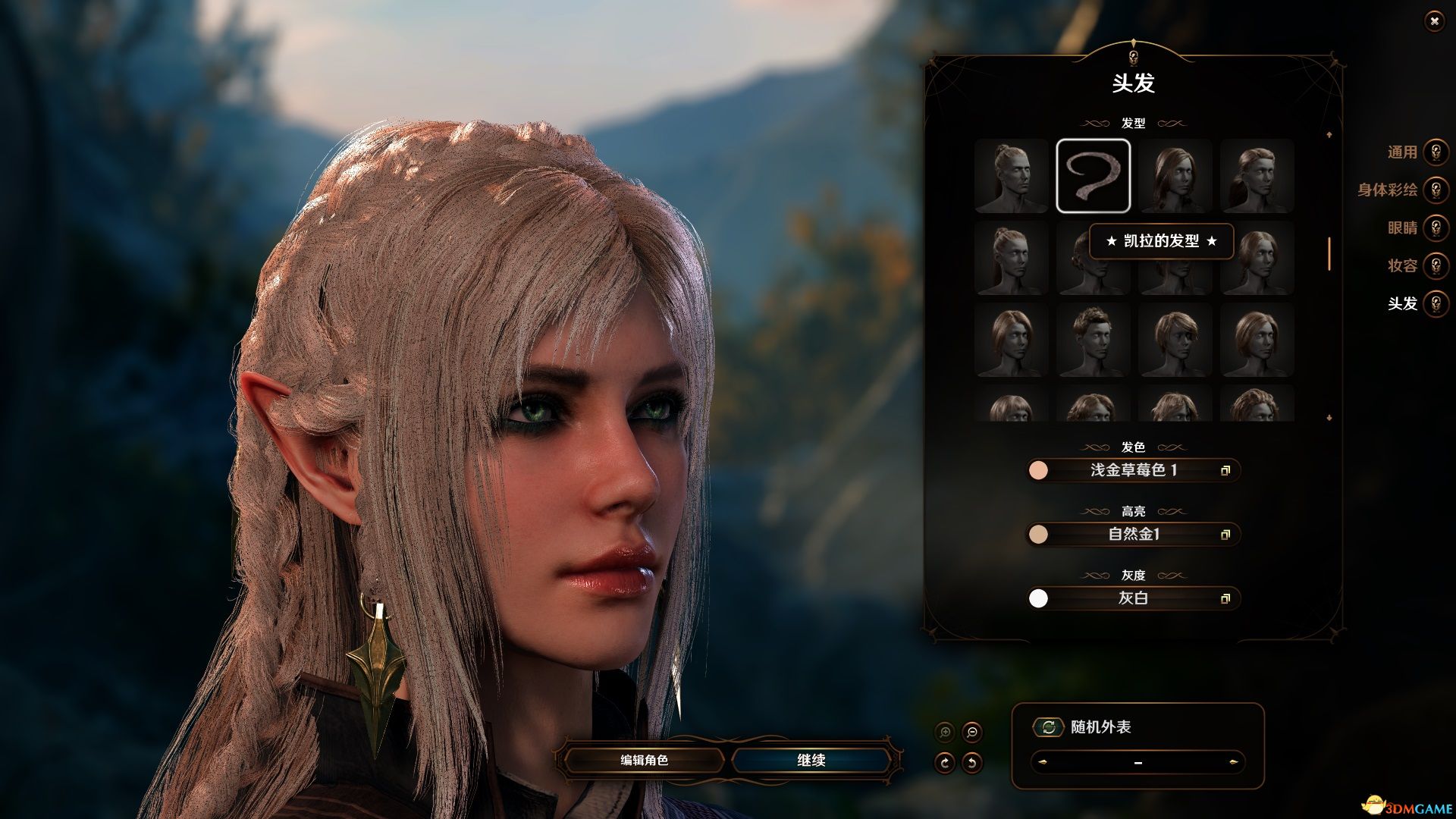Open the 发色 hair color picker
1456x819 pixels.
1133,470
